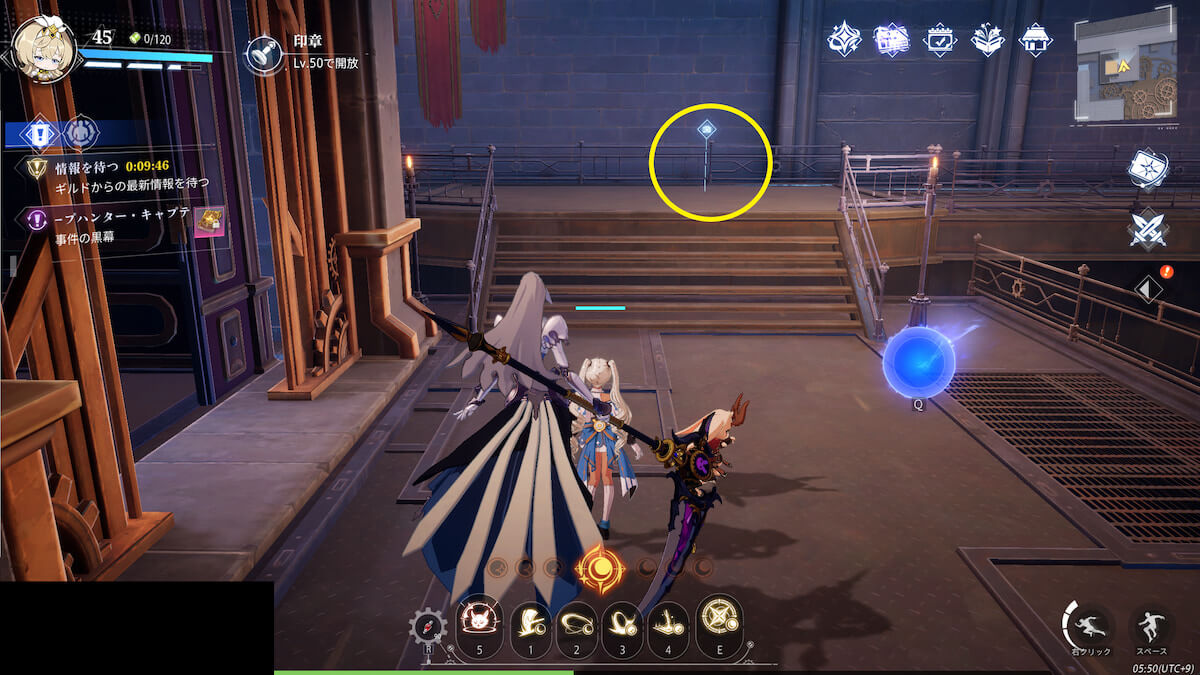Expand the side menu arrow with red alert
Image resolution: width=1200 pixels, height=675 pixels.
1148,289
